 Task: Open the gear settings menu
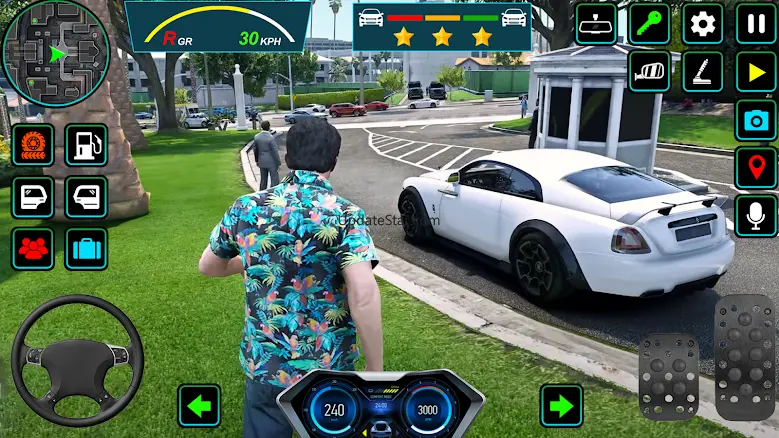703,23
